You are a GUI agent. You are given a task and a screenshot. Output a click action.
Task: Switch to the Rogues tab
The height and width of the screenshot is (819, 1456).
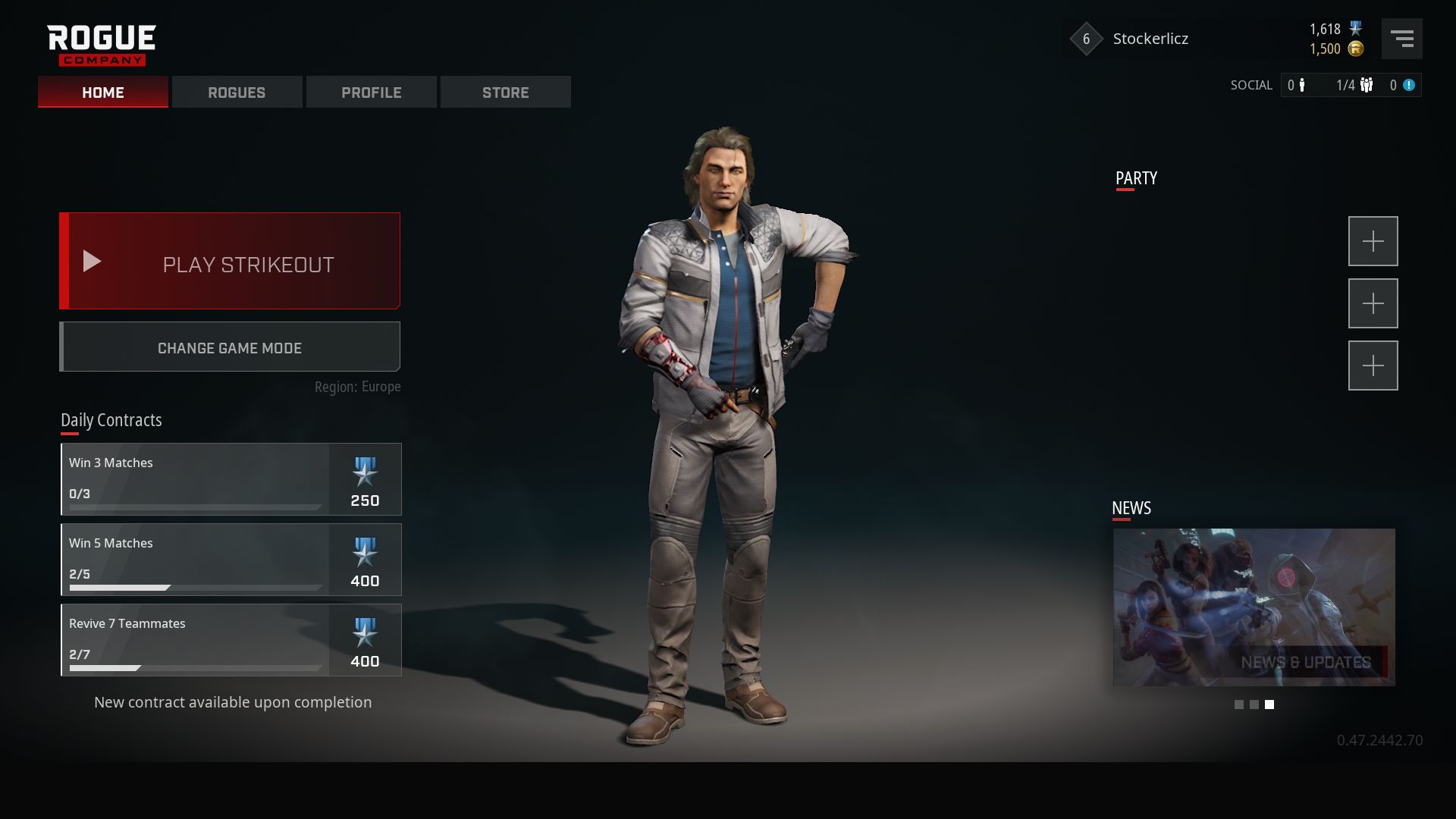click(x=237, y=92)
